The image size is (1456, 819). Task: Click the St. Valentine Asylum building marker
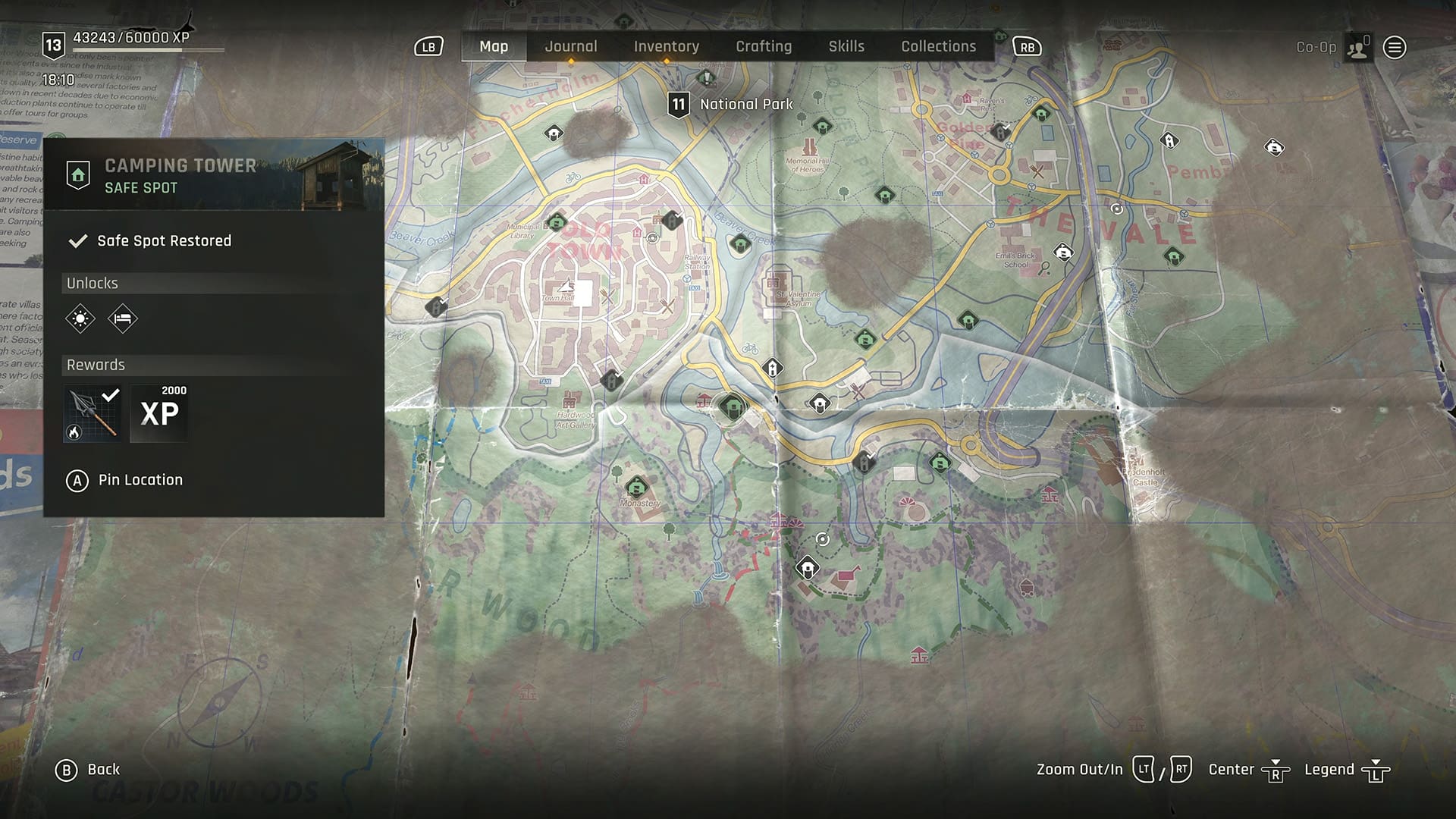tap(773, 283)
